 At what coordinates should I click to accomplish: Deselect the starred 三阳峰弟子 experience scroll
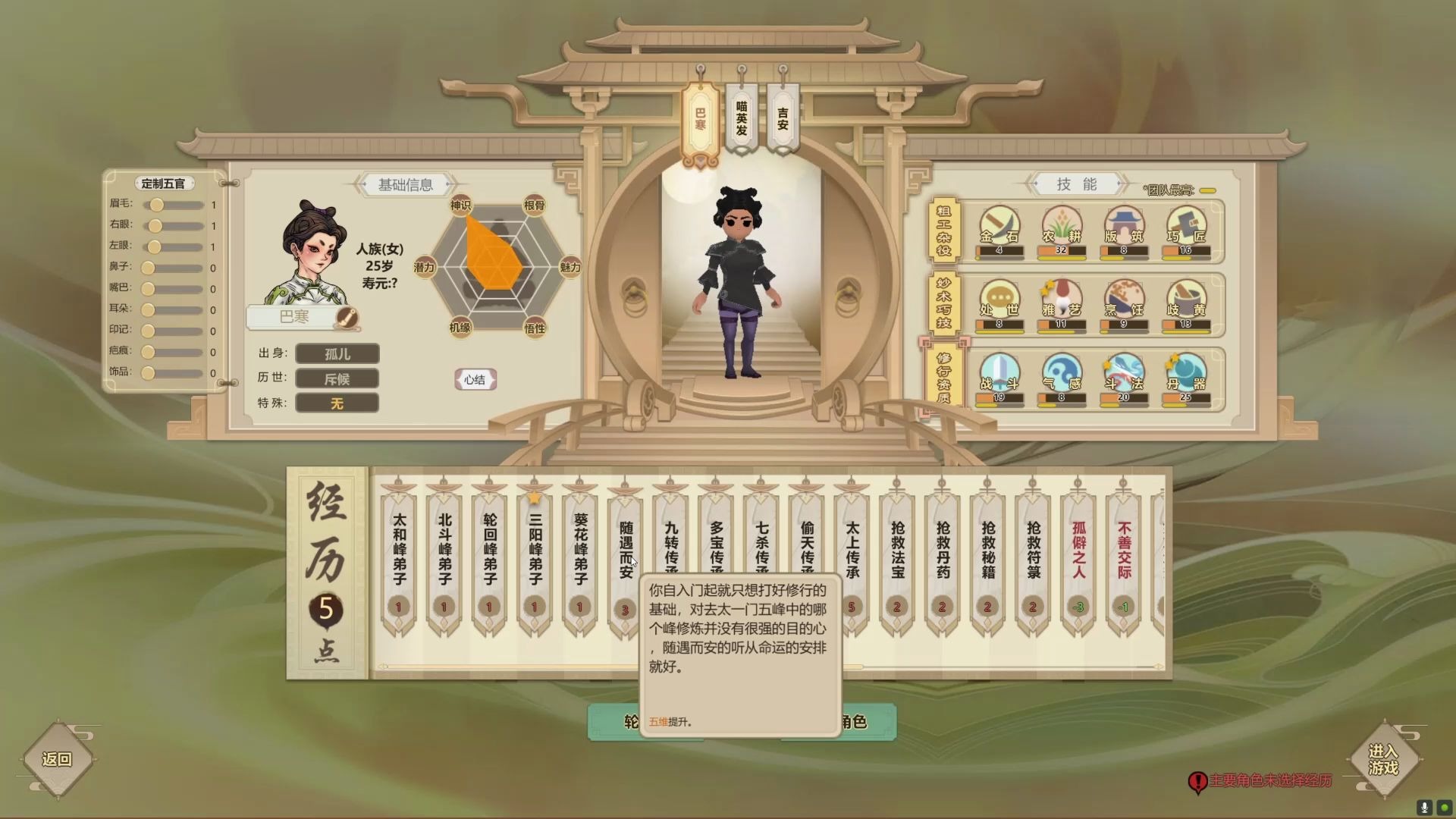[x=535, y=546]
